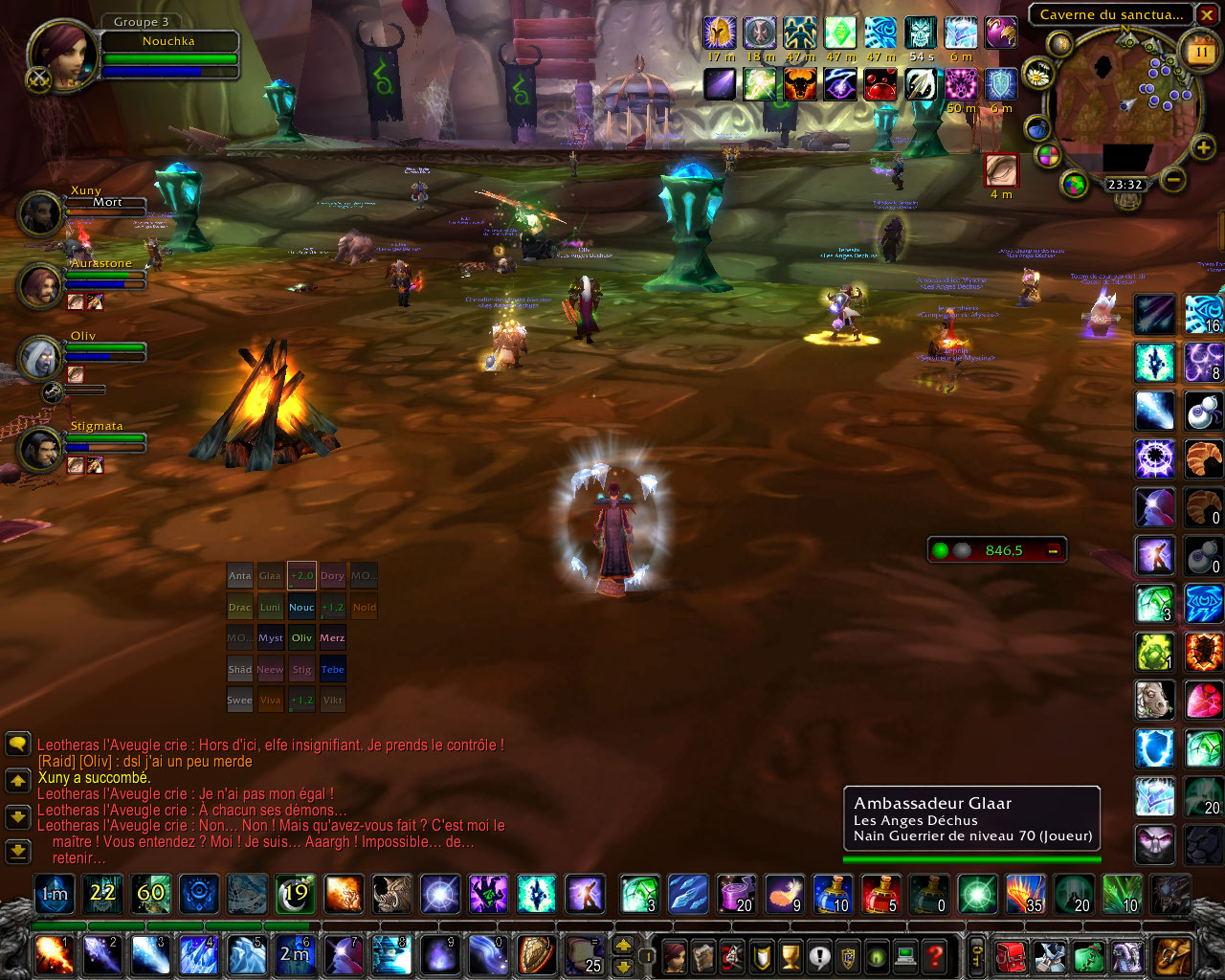Open the chat menu speech bubble button

pyautogui.click(x=17, y=744)
